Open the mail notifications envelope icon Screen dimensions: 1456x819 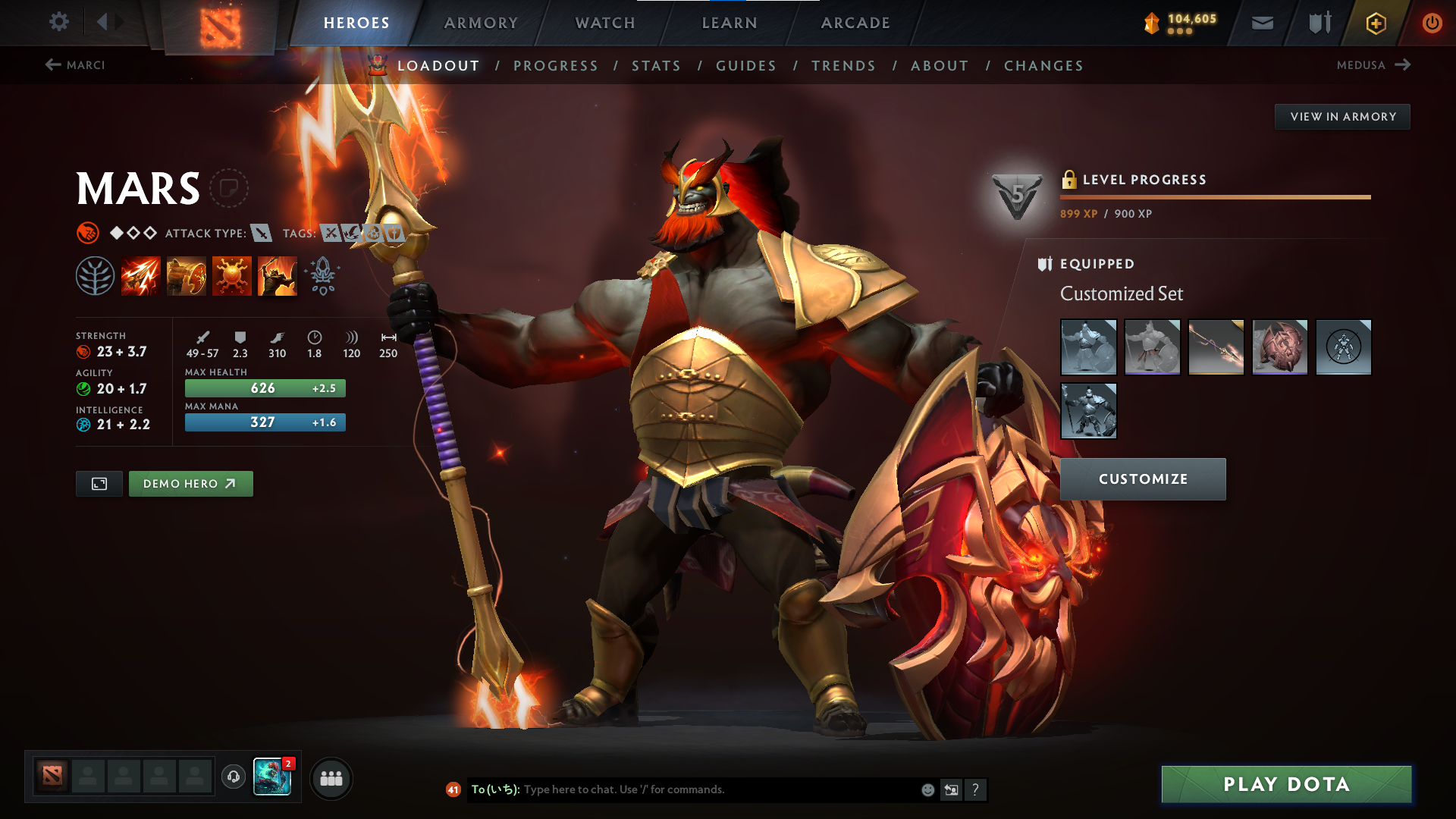[1262, 23]
